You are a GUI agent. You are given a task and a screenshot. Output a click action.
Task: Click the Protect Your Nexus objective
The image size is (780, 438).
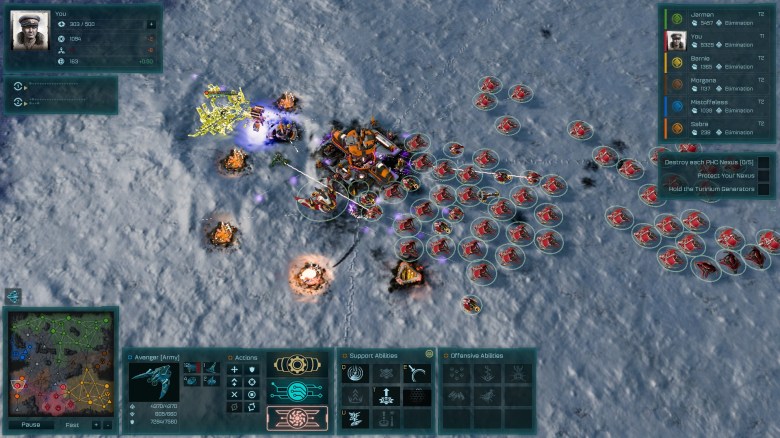708,175
